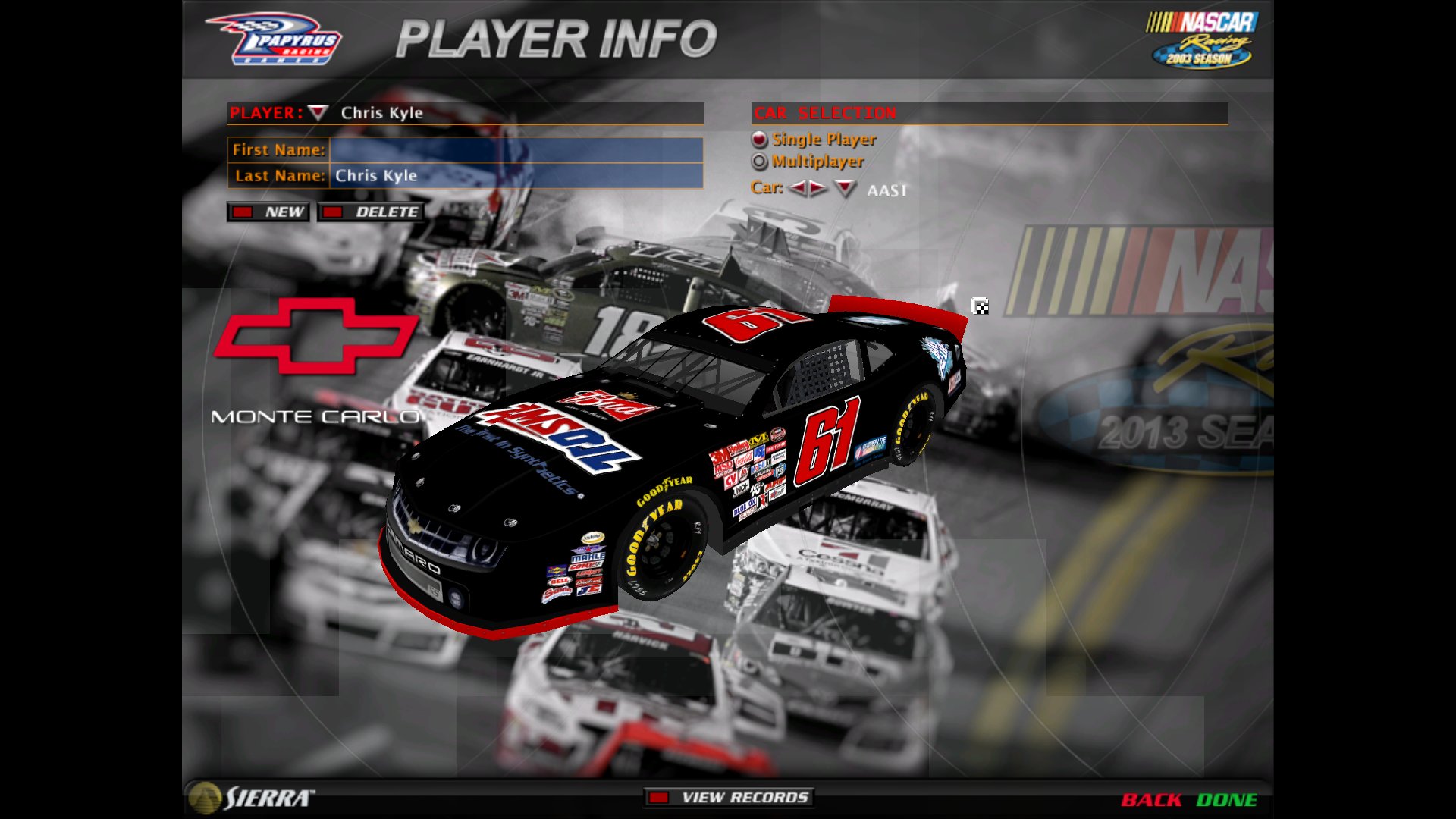Select the Single Player car option
The height and width of the screenshot is (819, 1456).
(759, 140)
